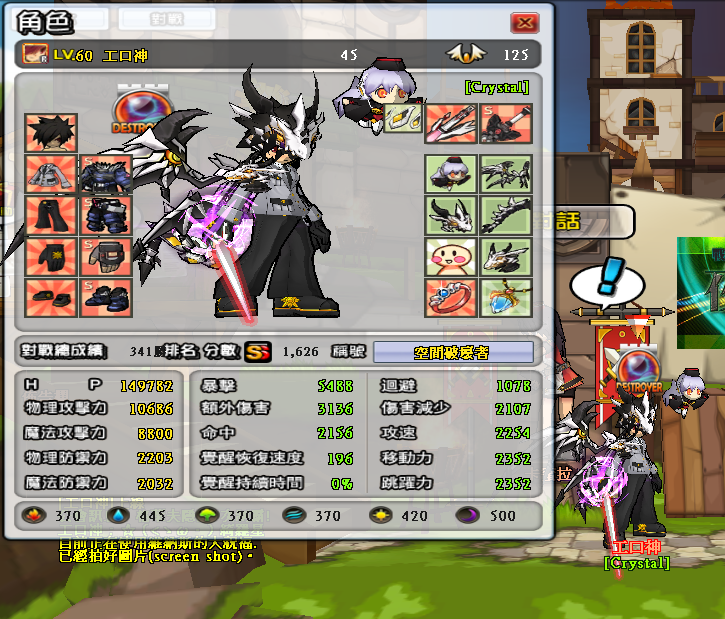This screenshot has height=619, width=725.
Task: Select the gray jacket costume slot
Action: pyautogui.click(x=51, y=174)
